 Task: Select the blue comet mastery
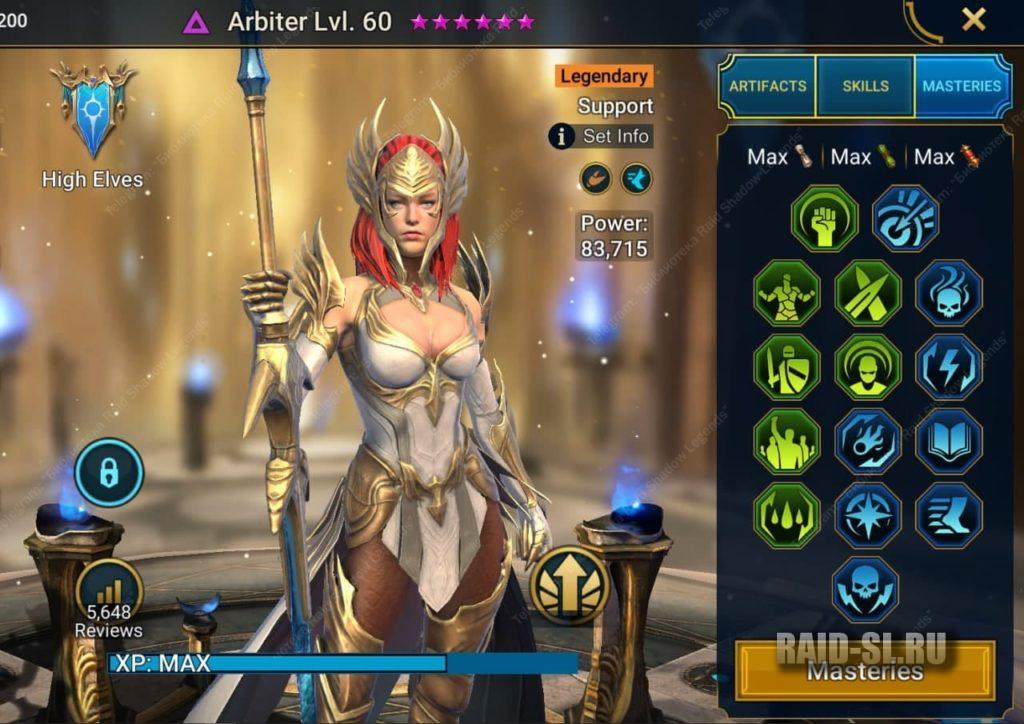point(867,441)
